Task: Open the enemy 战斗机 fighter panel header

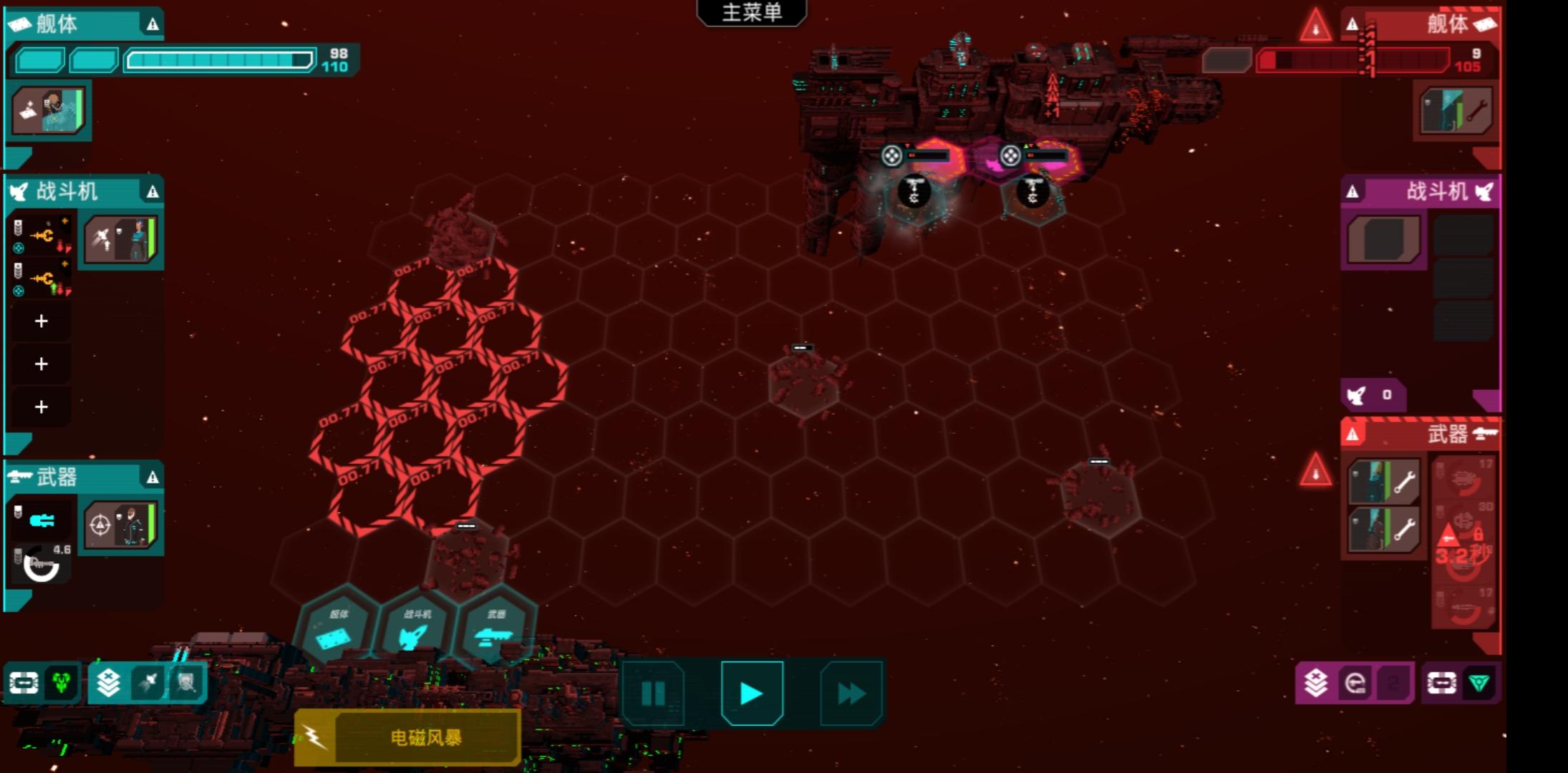Action: point(1421,191)
